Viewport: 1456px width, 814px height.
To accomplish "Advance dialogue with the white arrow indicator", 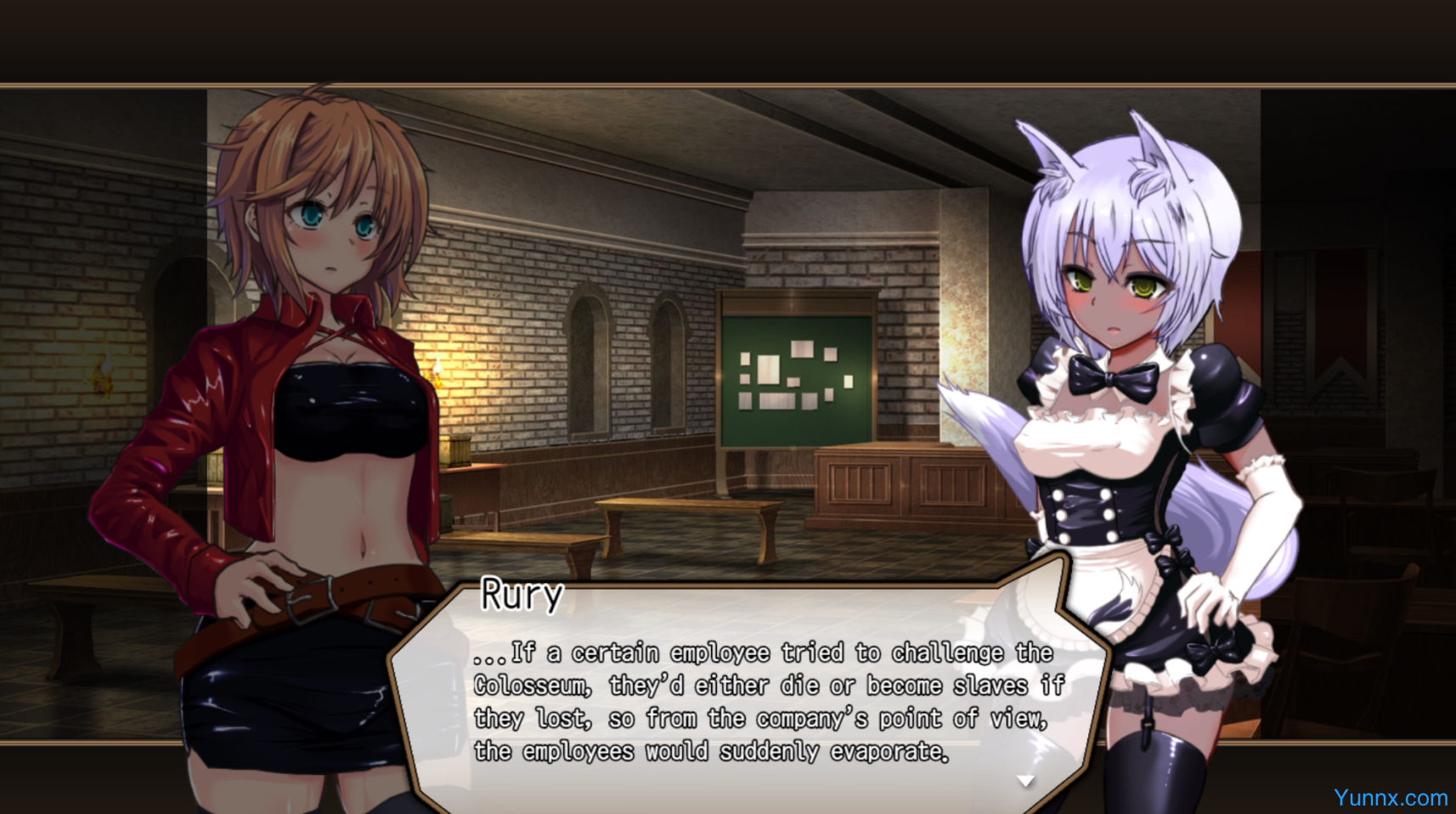I will 1026,781.
